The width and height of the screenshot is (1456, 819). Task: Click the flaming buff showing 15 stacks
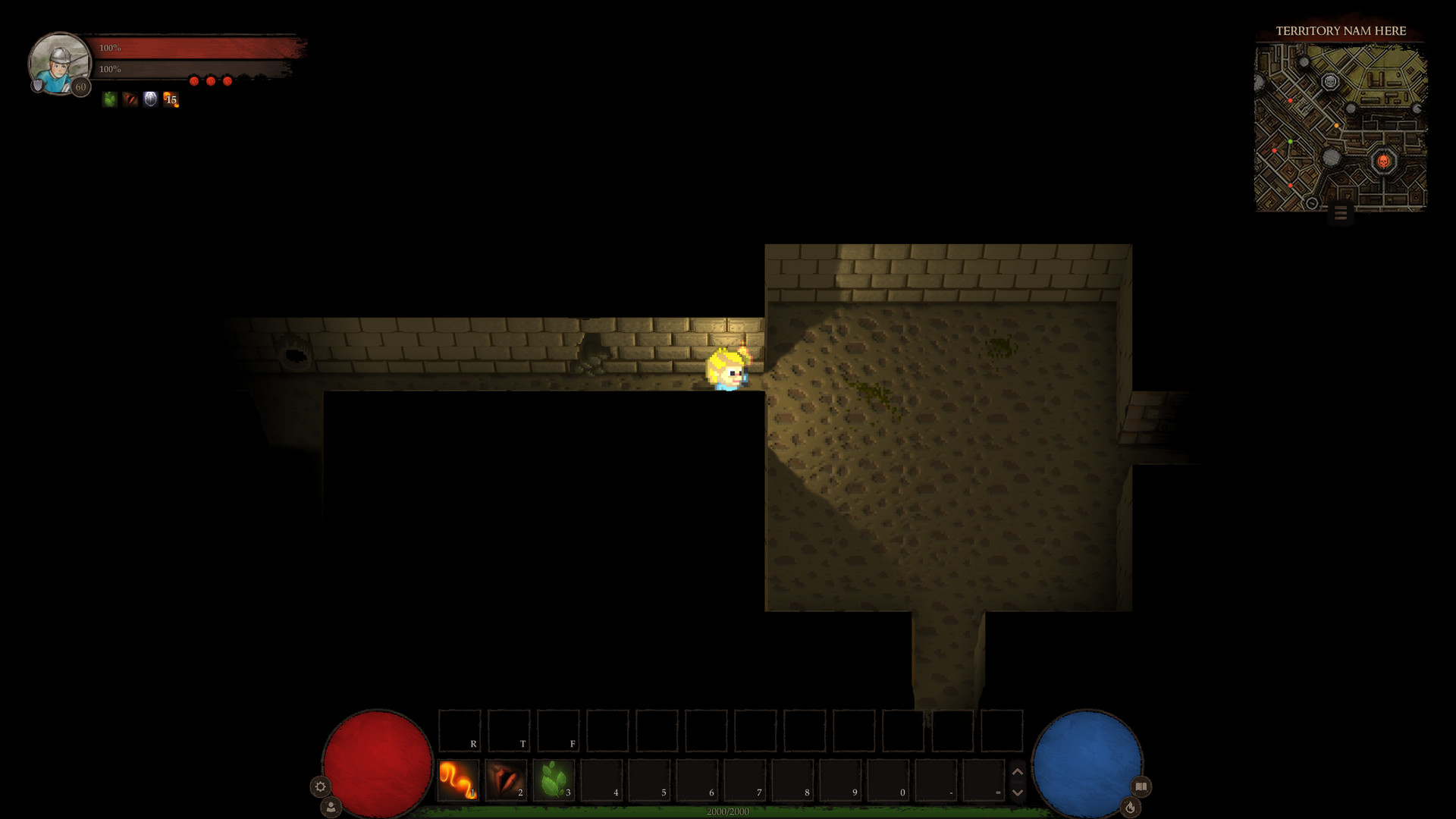(x=171, y=99)
